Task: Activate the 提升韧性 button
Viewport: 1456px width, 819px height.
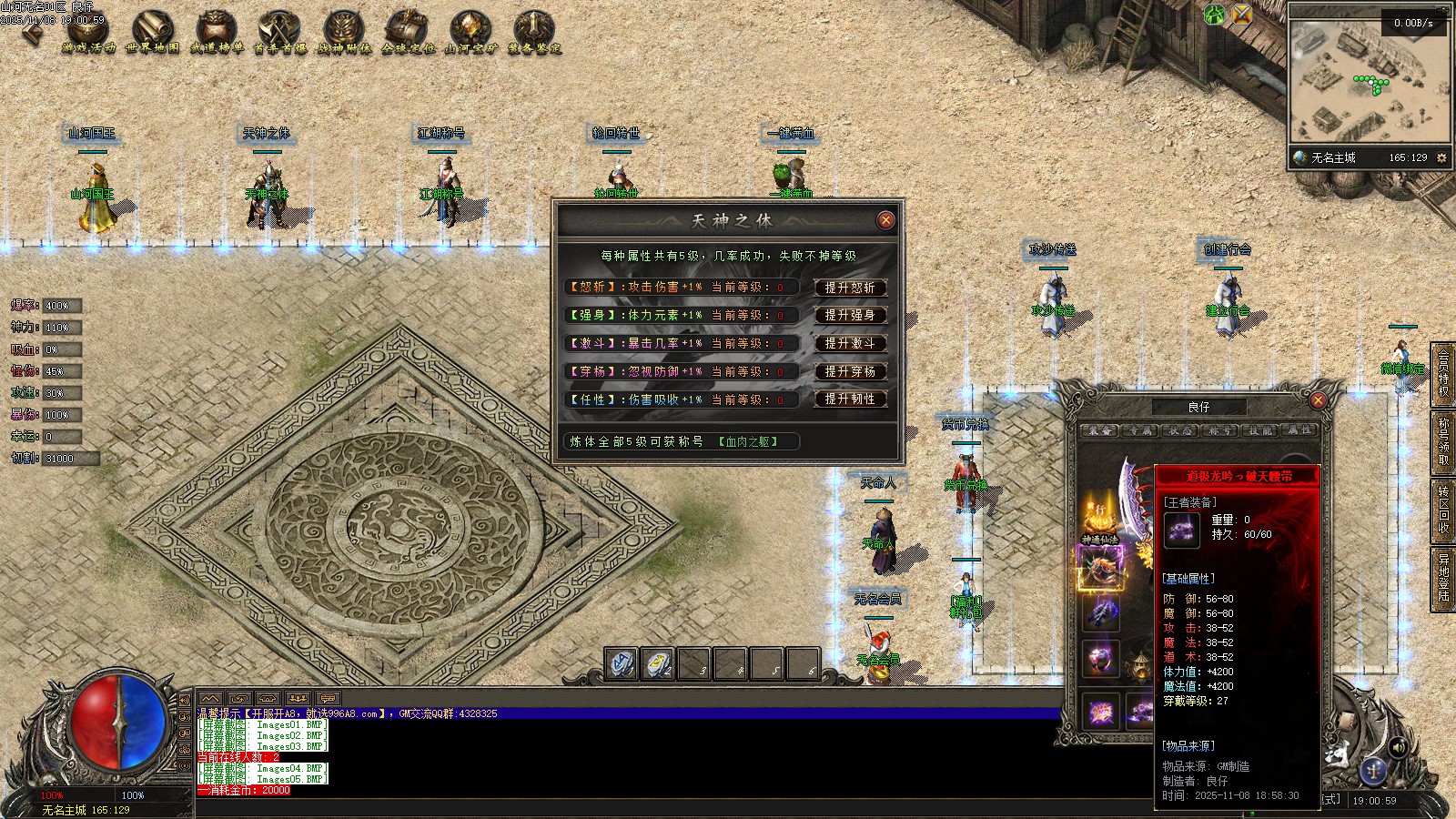Action: tap(849, 399)
